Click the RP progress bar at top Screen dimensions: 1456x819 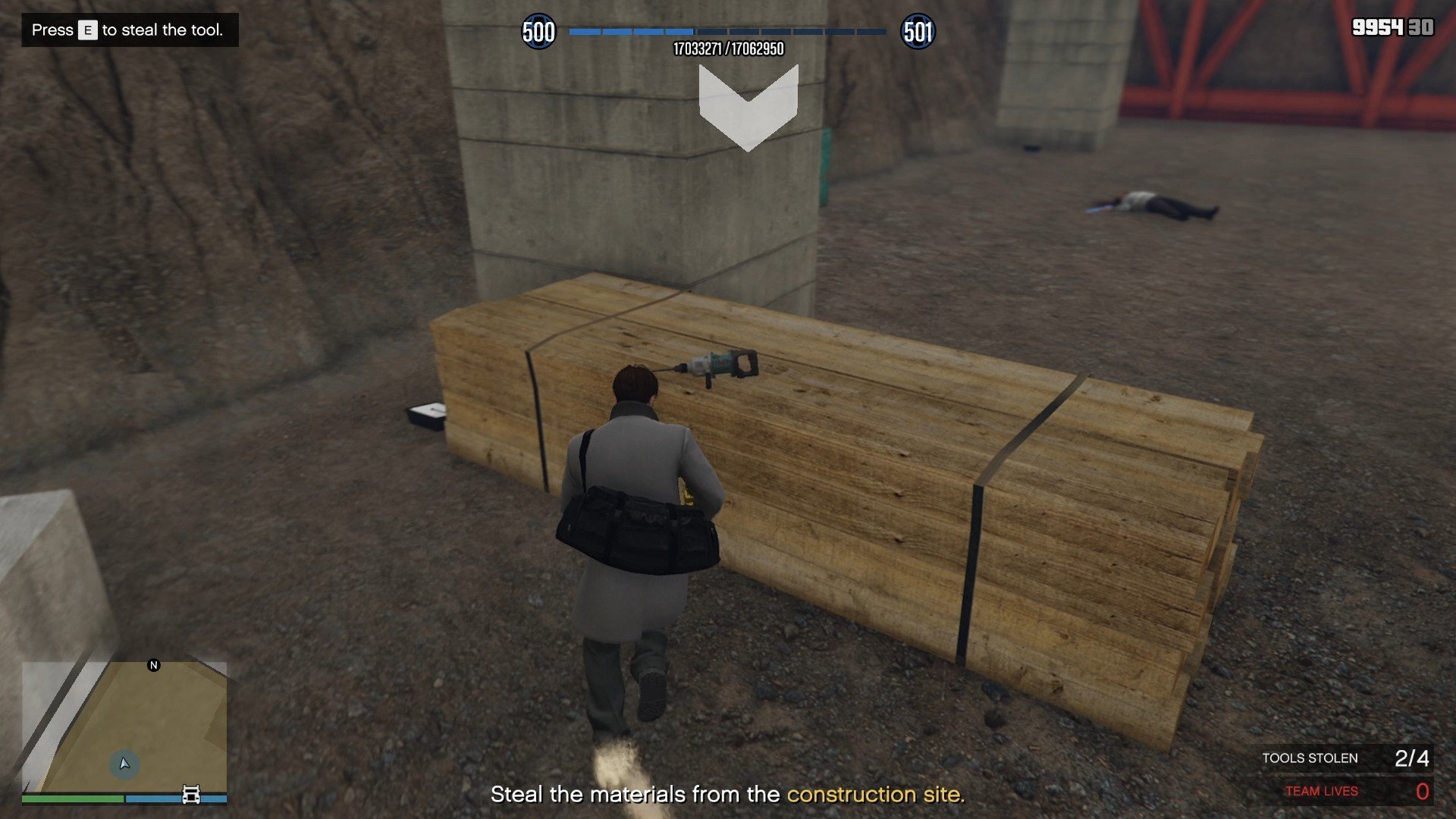tap(728, 32)
